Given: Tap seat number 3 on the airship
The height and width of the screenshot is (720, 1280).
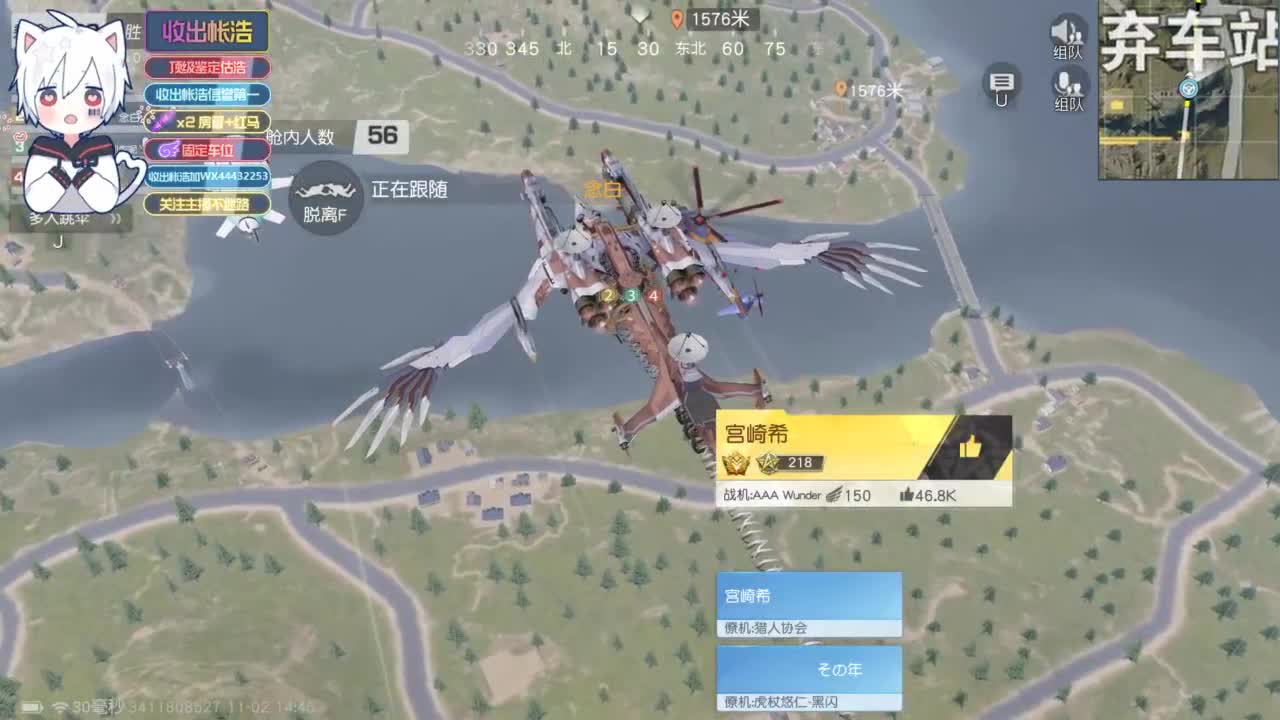Looking at the screenshot, I should pos(631,294).
